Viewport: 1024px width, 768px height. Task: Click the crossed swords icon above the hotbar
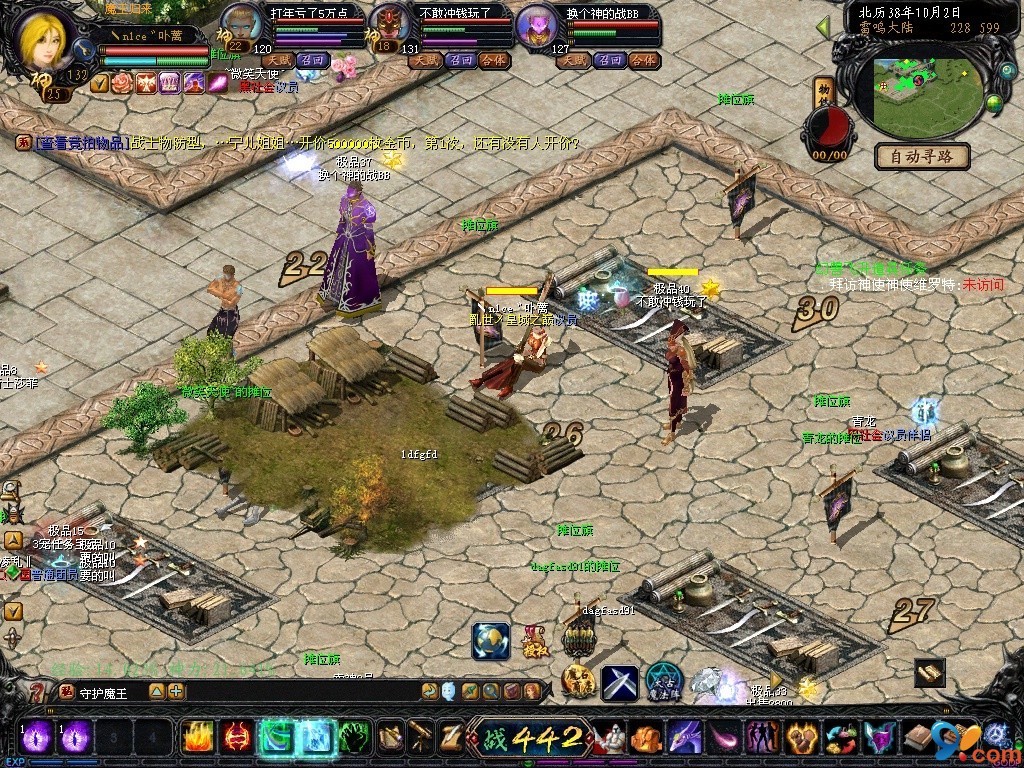click(620, 683)
